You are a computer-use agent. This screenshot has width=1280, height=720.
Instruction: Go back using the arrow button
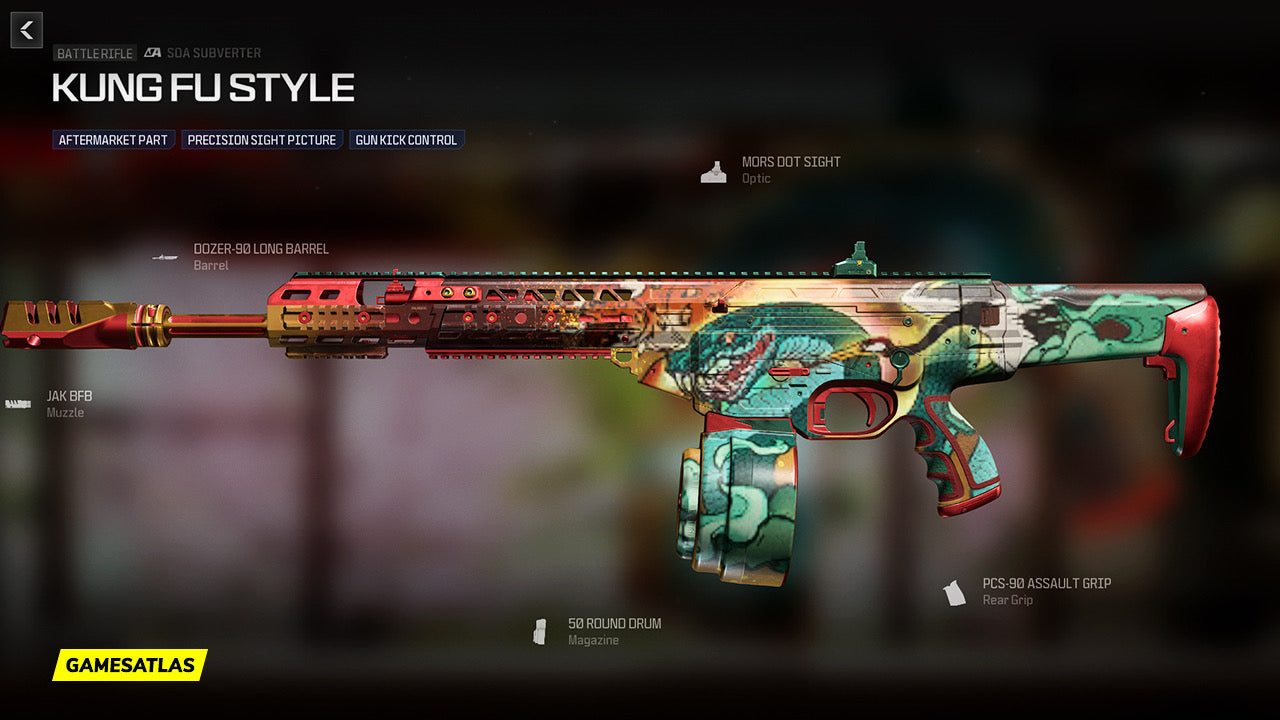tap(27, 30)
